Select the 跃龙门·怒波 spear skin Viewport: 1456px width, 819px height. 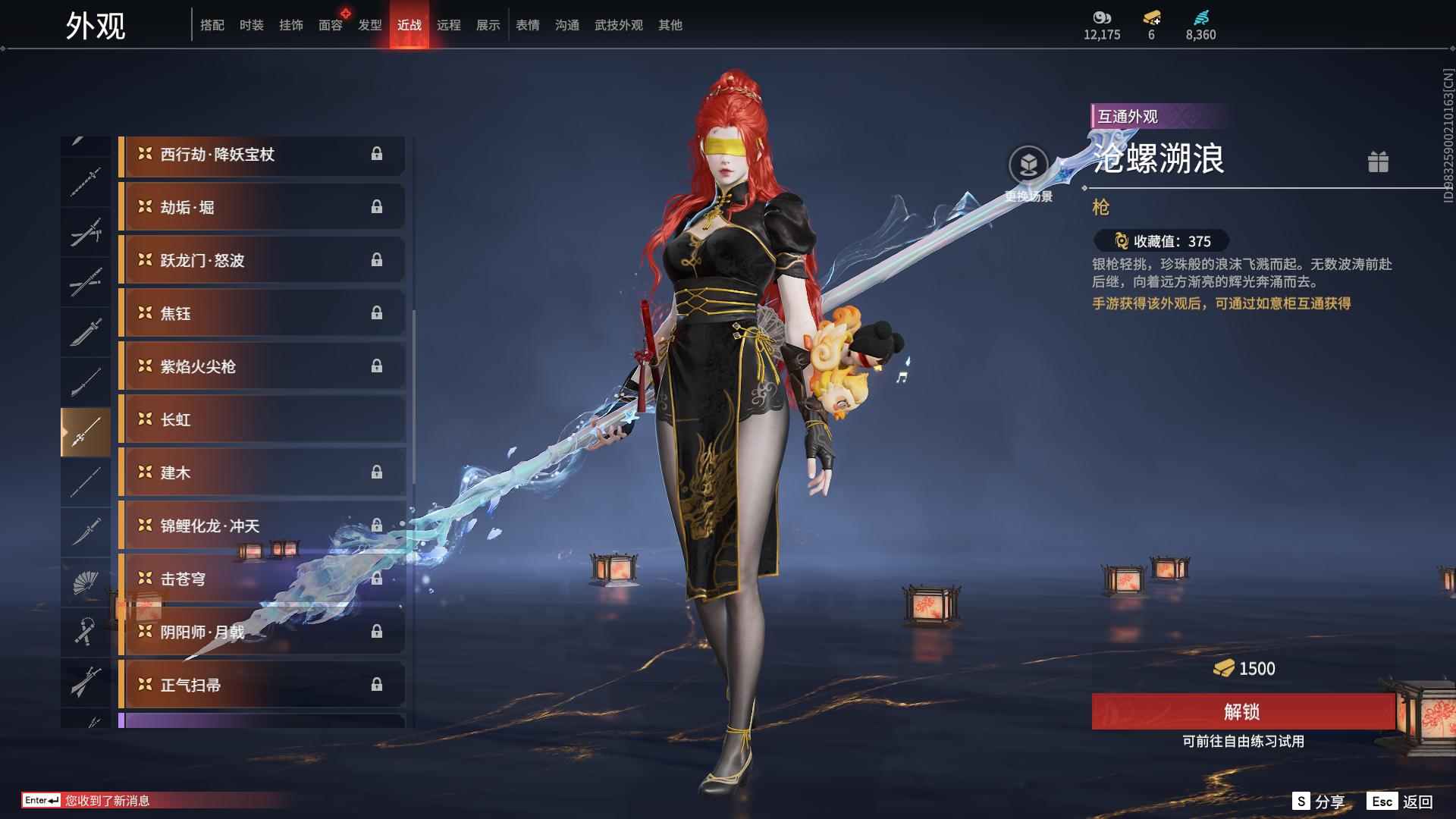coord(262,261)
